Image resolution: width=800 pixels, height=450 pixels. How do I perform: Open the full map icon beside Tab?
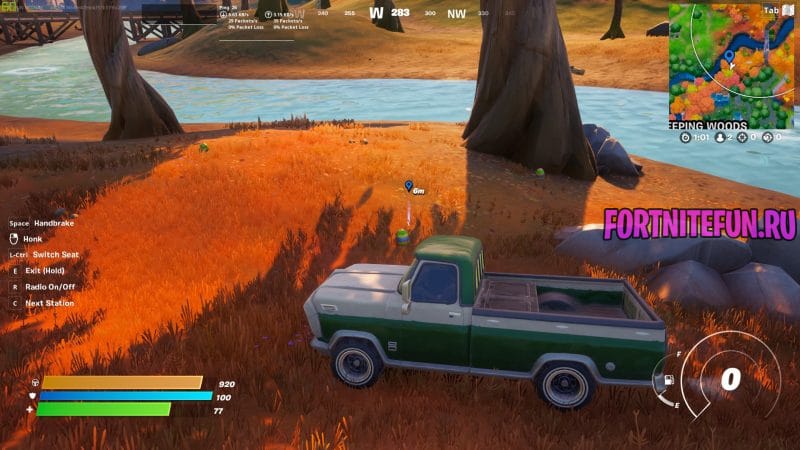787,10
